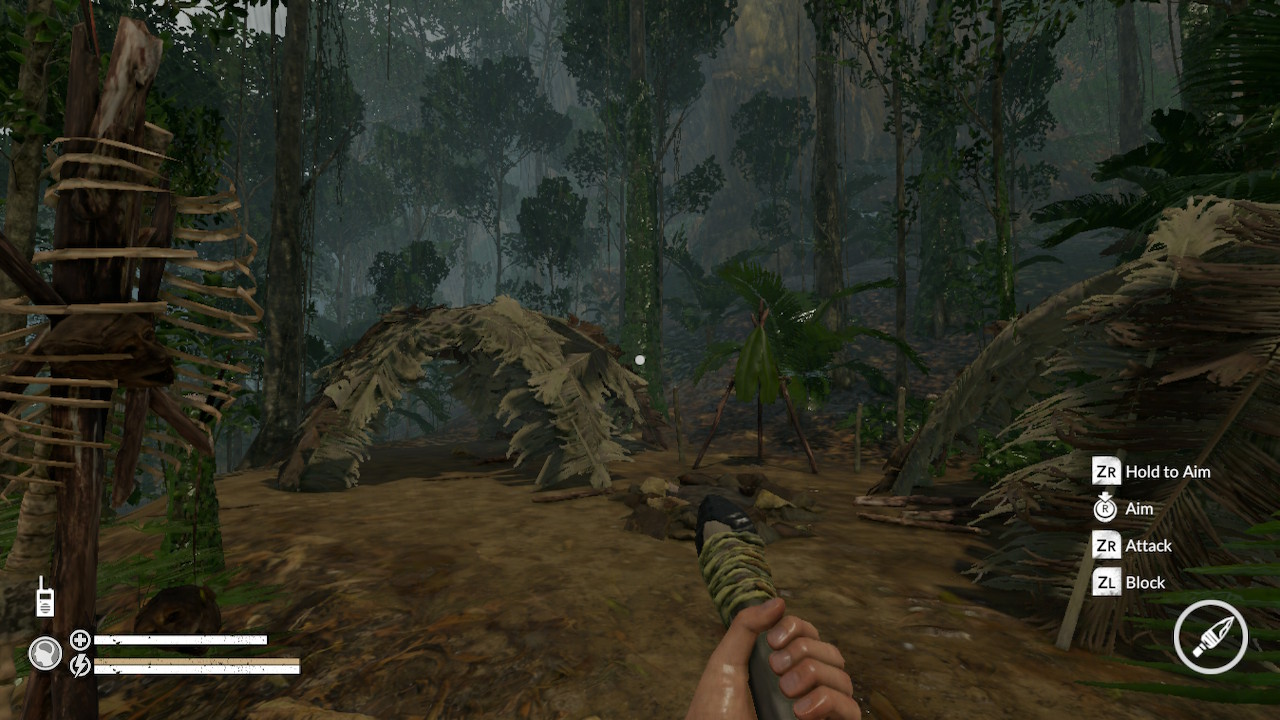
Task: Click the ZL Block button icon
Action: click(x=1106, y=582)
